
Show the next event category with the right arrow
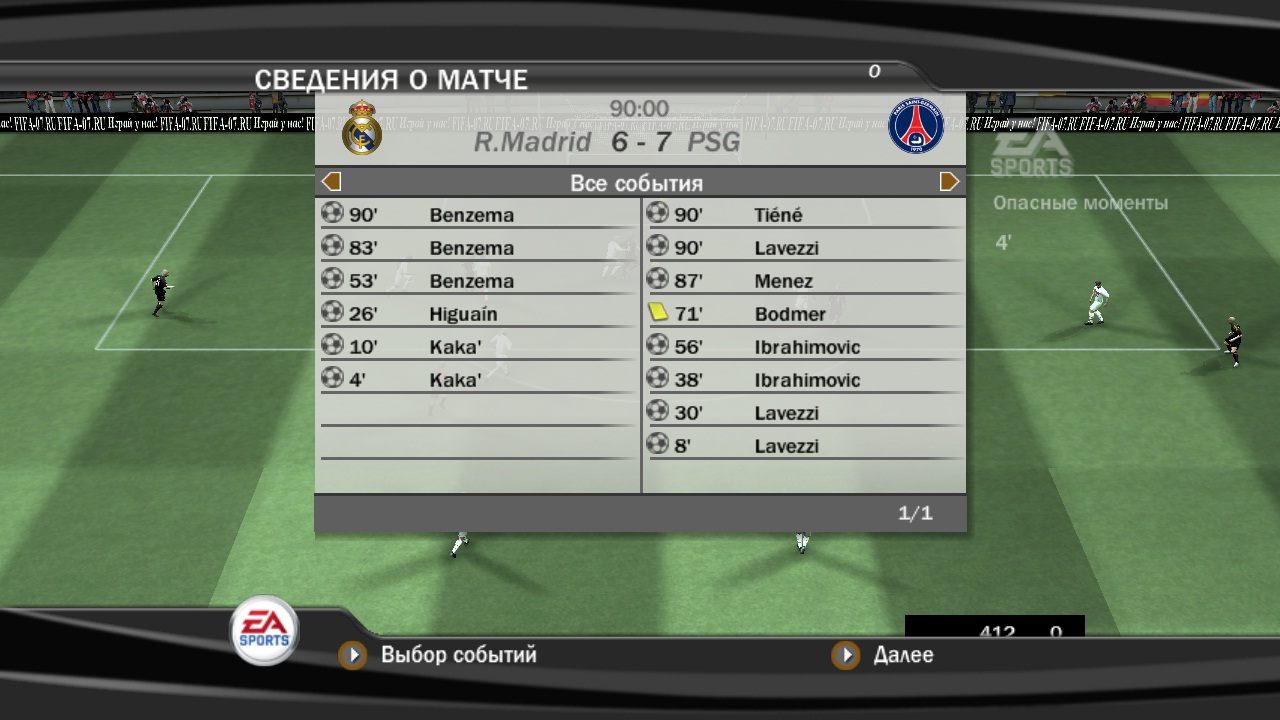pos(949,182)
